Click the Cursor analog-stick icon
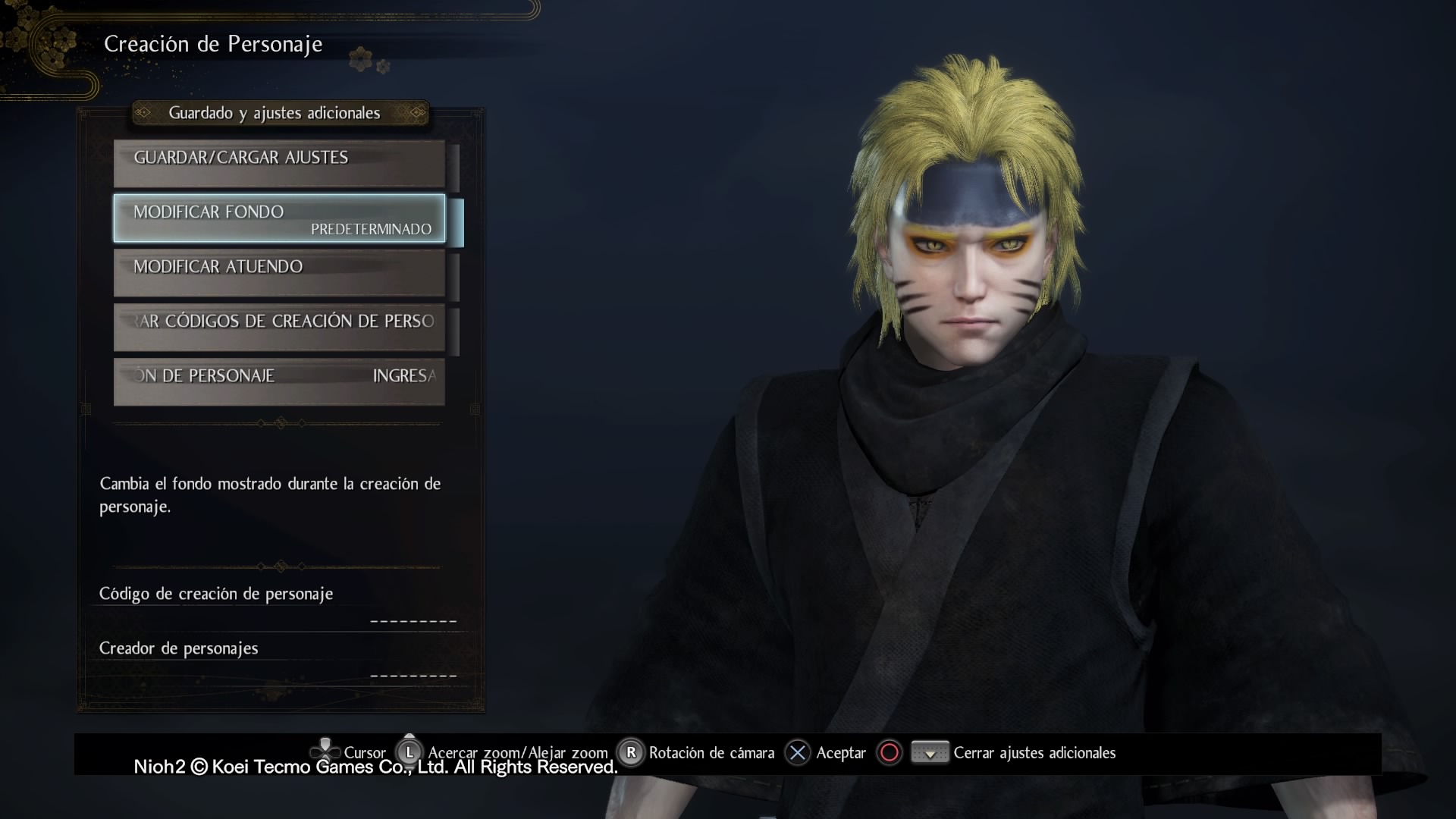This screenshot has width=1456, height=819. tap(326, 751)
